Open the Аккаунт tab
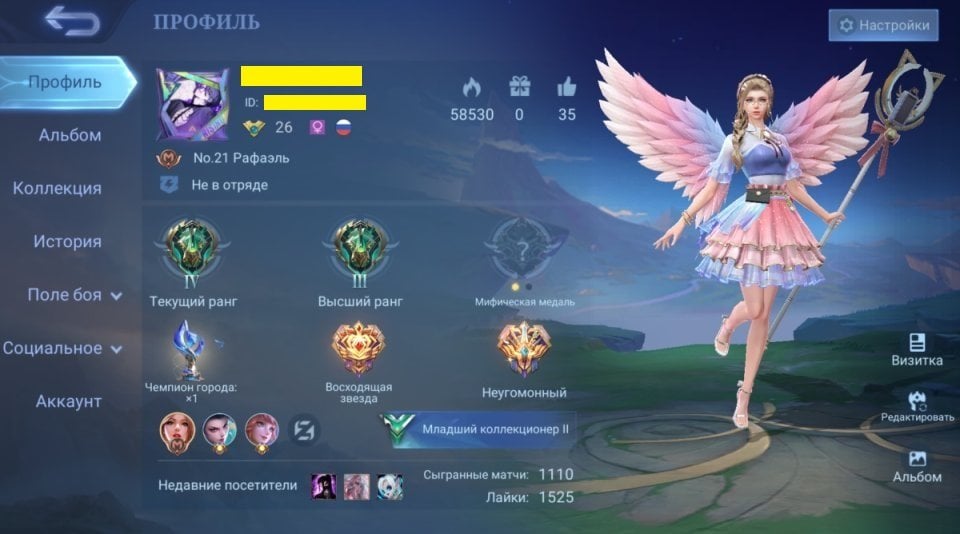The image size is (960, 534). tap(69, 401)
